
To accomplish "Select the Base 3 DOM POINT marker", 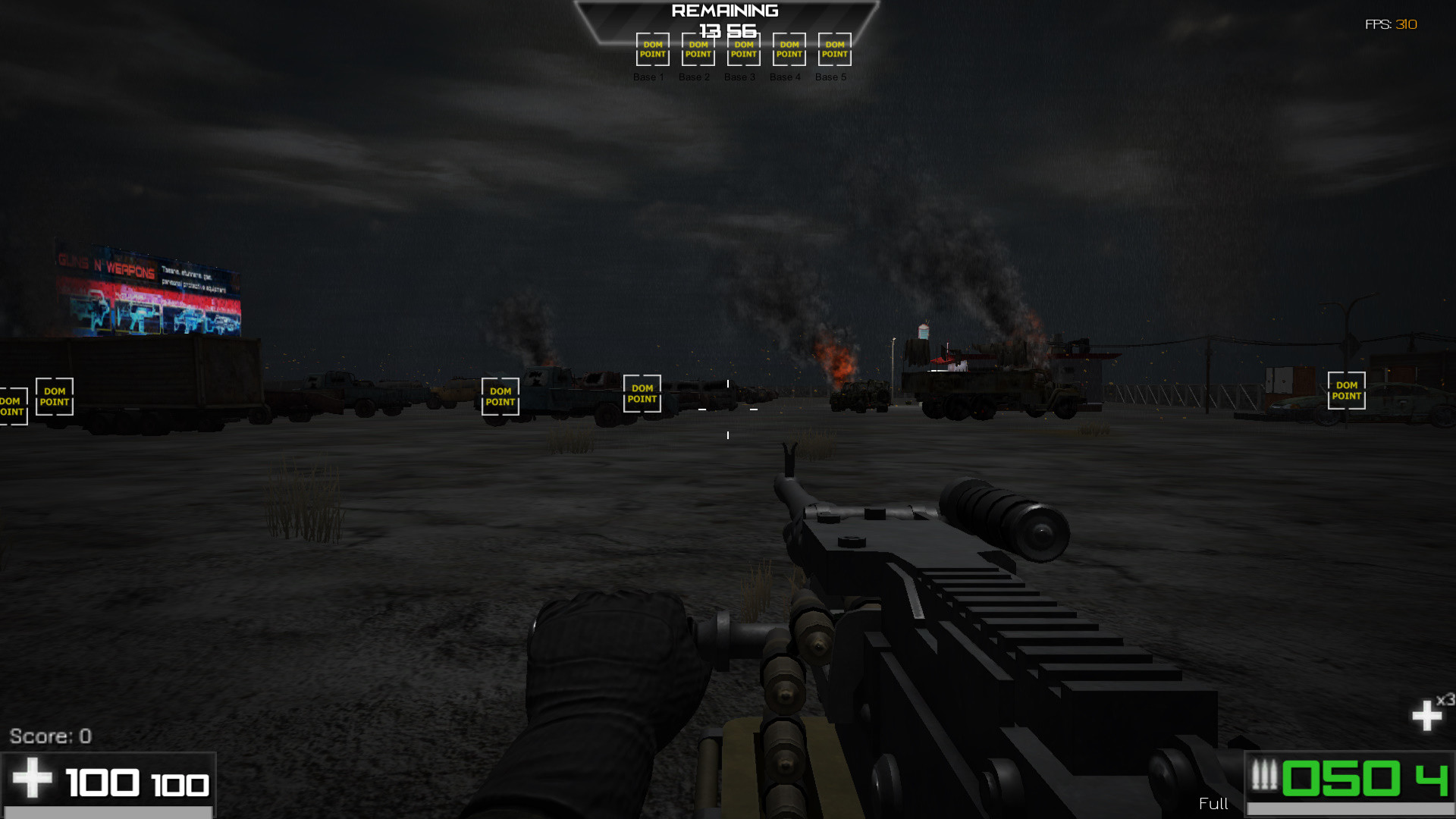I will pyautogui.click(x=742, y=49).
